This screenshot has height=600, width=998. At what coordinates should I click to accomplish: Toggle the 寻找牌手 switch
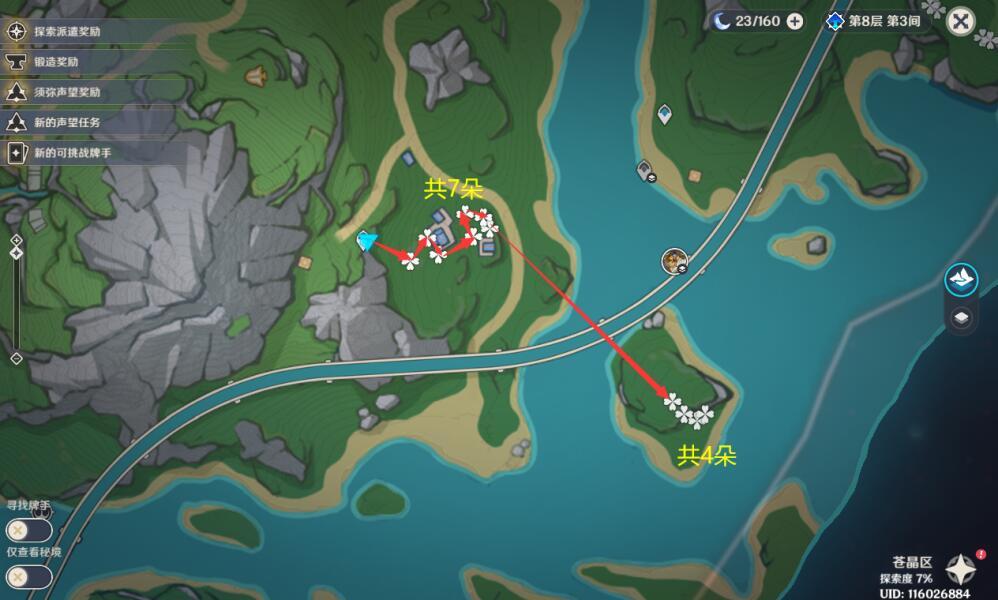28,530
